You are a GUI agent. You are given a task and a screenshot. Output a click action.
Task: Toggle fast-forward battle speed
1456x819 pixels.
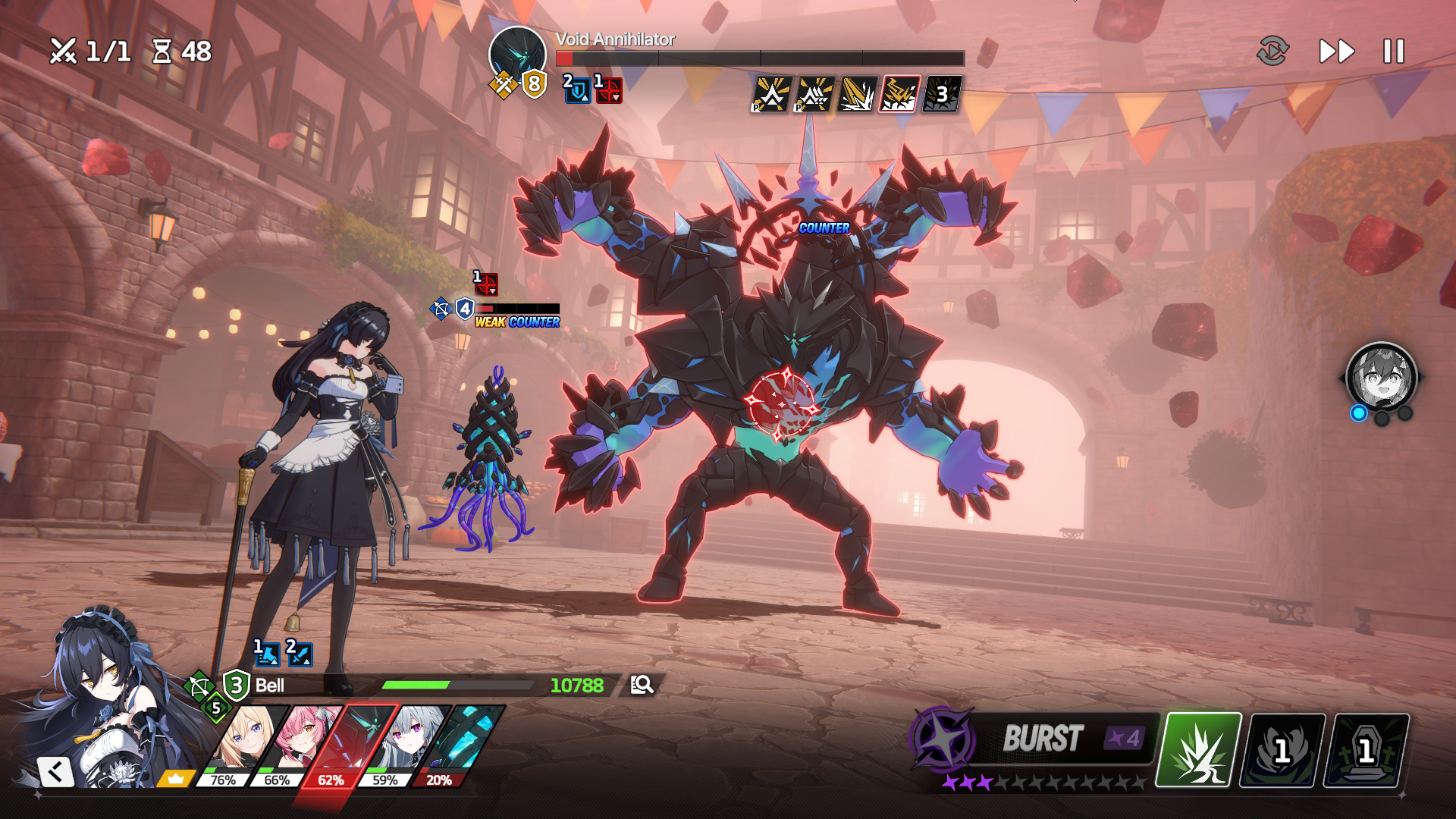[1337, 52]
